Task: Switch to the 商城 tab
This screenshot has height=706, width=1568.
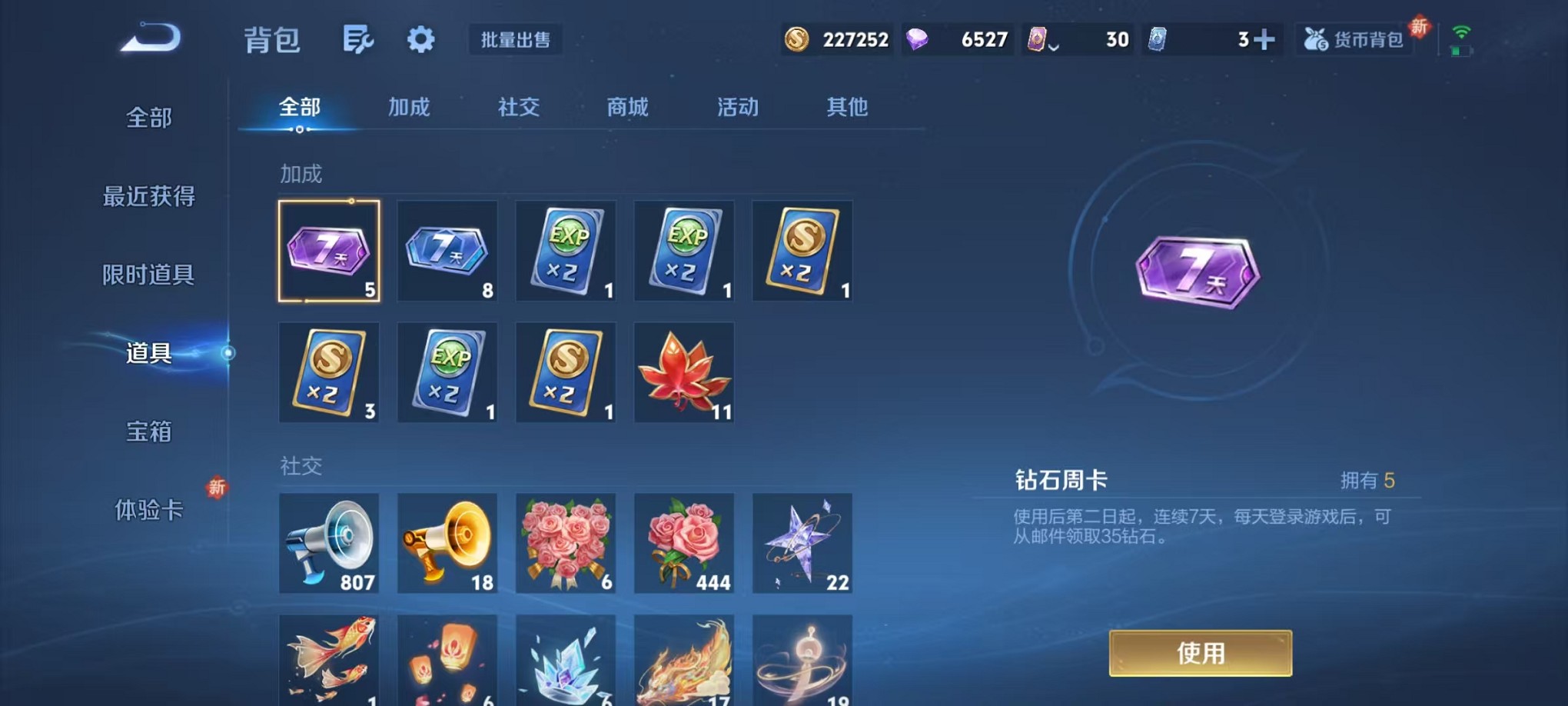Action: pyautogui.click(x=626, y=108)
